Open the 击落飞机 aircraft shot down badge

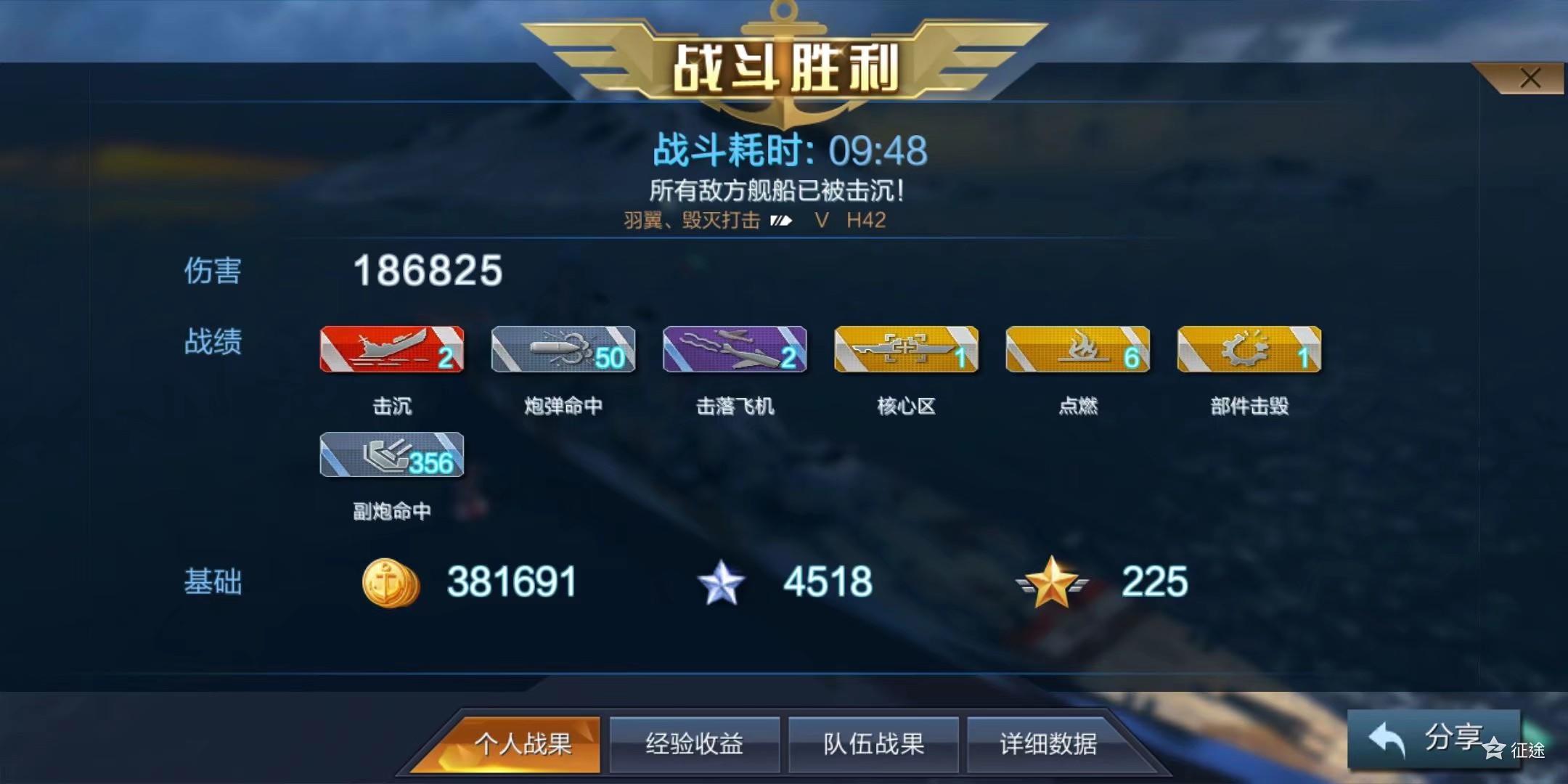[734, 349]
